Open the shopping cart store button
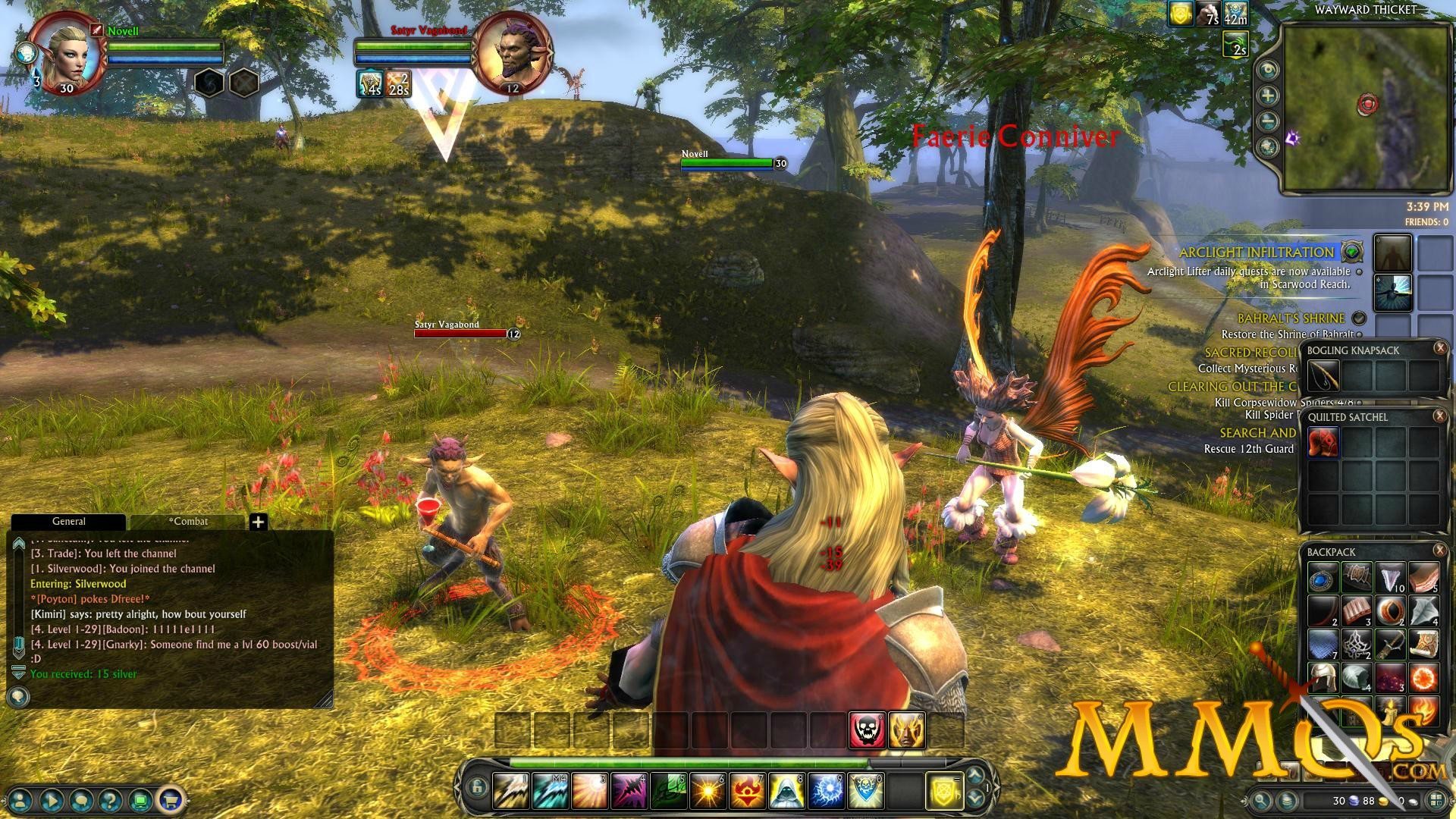 (x=171, y=799)
